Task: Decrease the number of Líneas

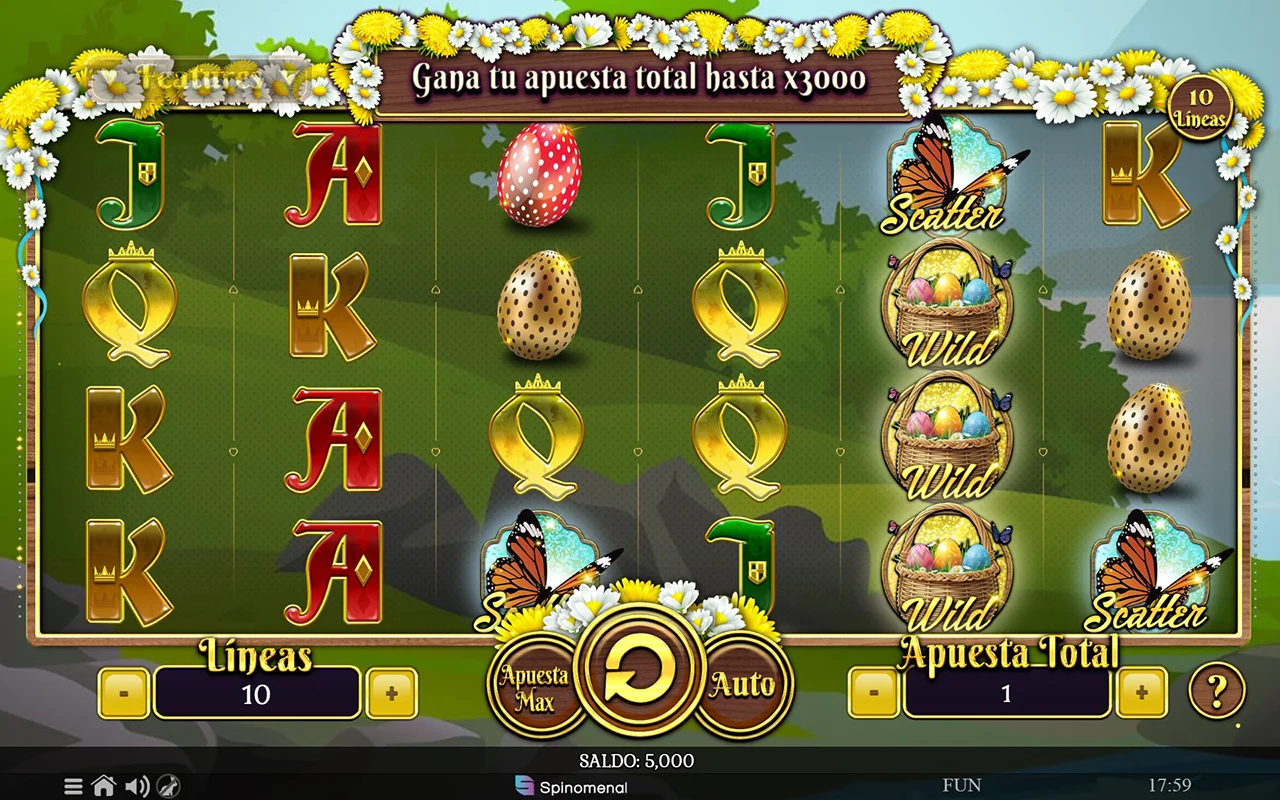Action: (124, 693)
